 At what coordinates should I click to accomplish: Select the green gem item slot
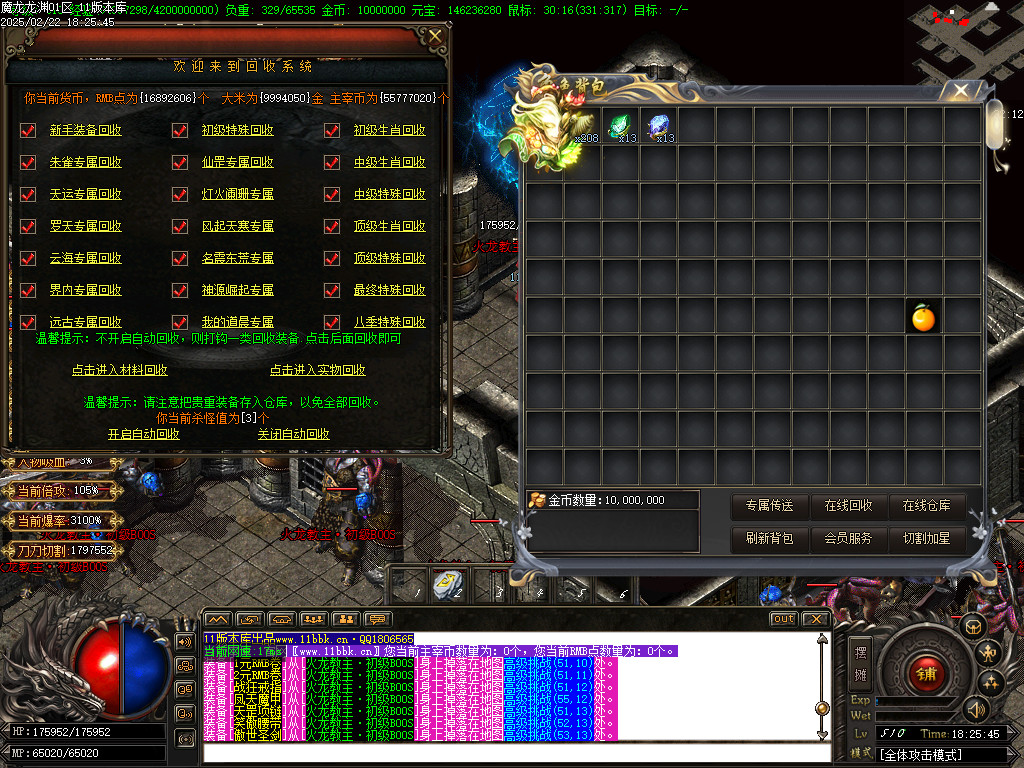621,126
